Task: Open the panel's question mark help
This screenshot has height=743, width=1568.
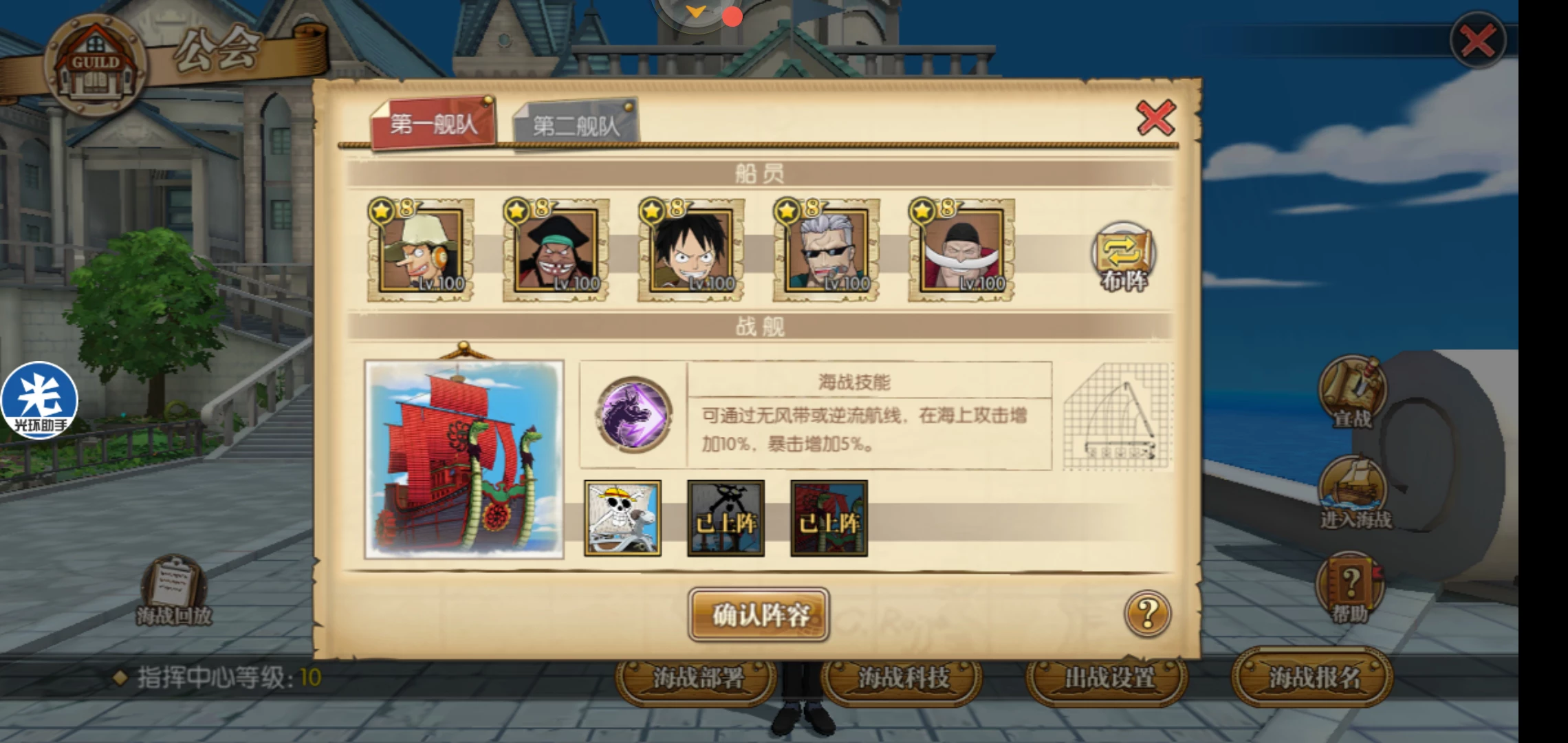Action: point(1147,613)
